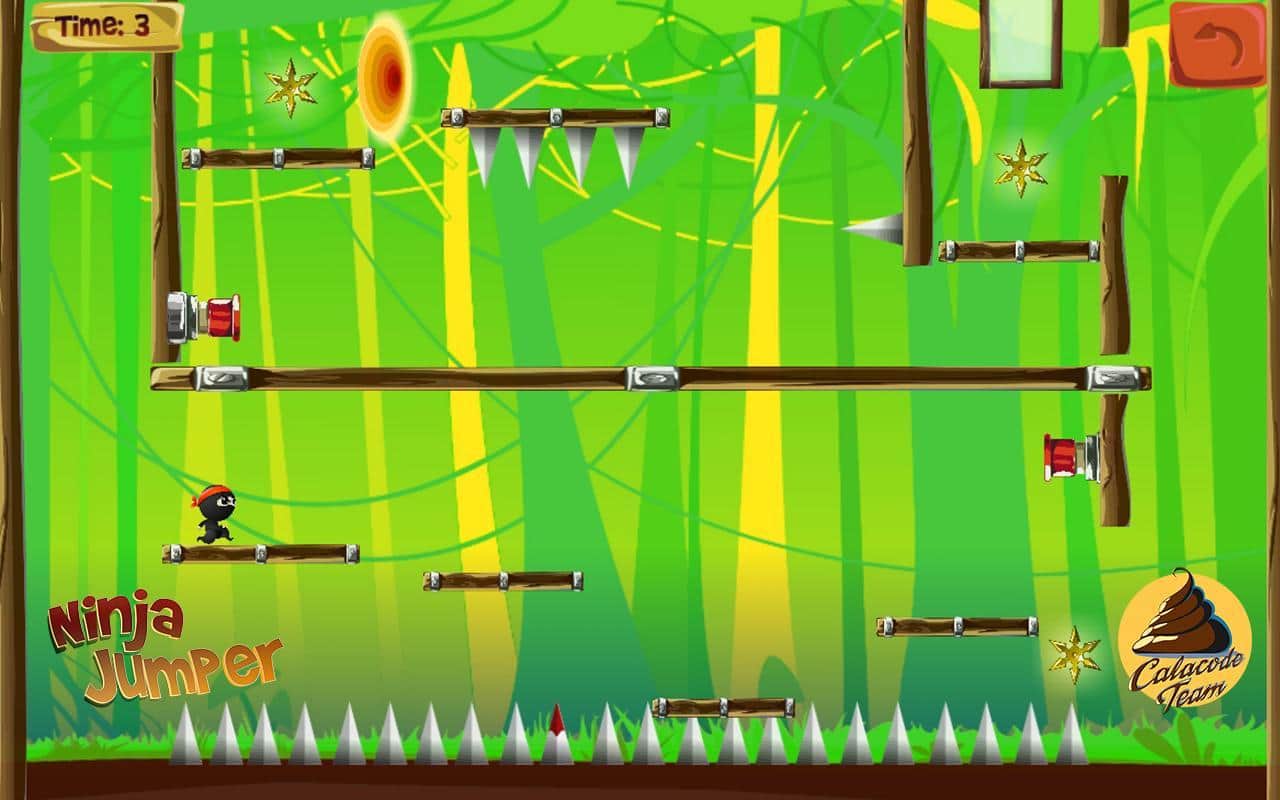Click the metal clamp on the long middle beam
1280x800 pixels.
[651, 379]
